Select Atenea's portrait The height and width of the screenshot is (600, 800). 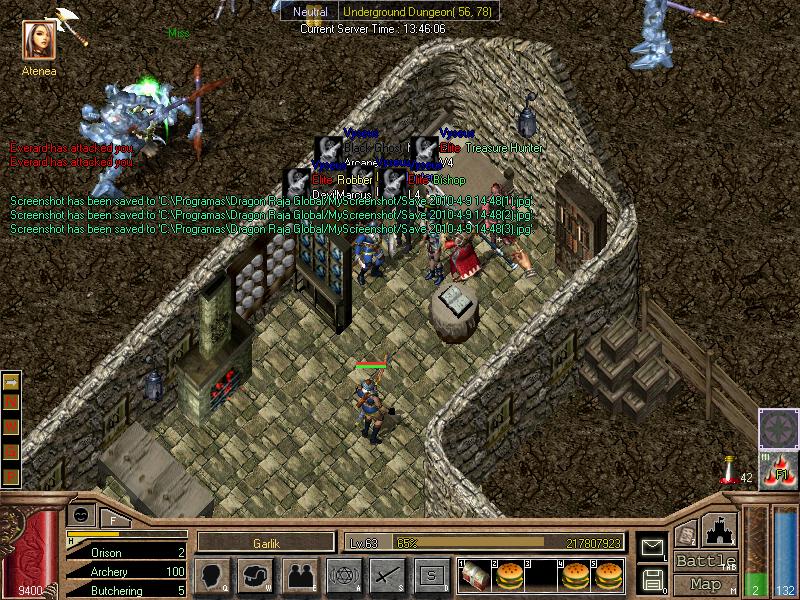39,40
